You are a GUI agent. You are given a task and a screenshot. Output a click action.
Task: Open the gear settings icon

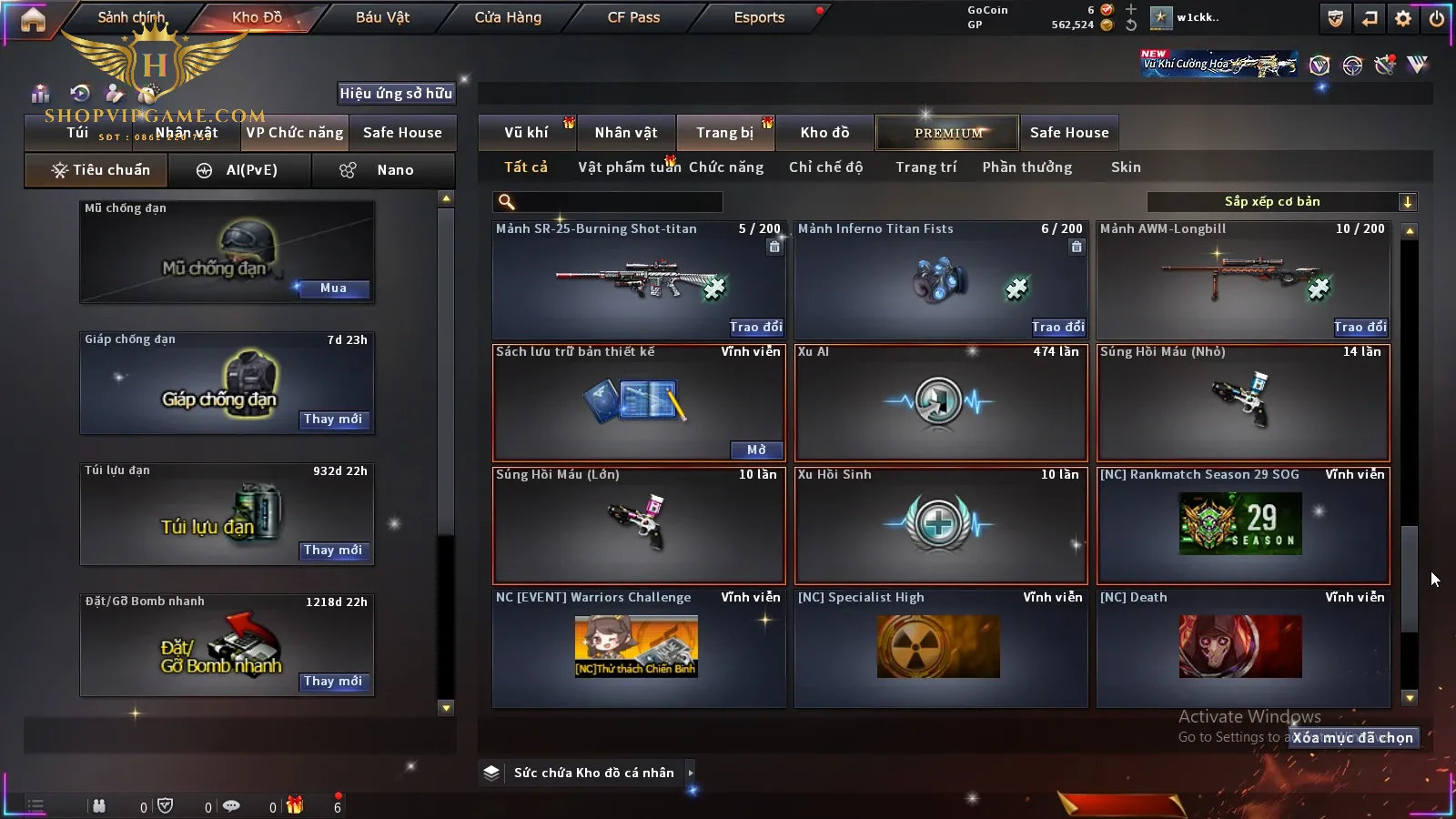tap(1403, 18)
